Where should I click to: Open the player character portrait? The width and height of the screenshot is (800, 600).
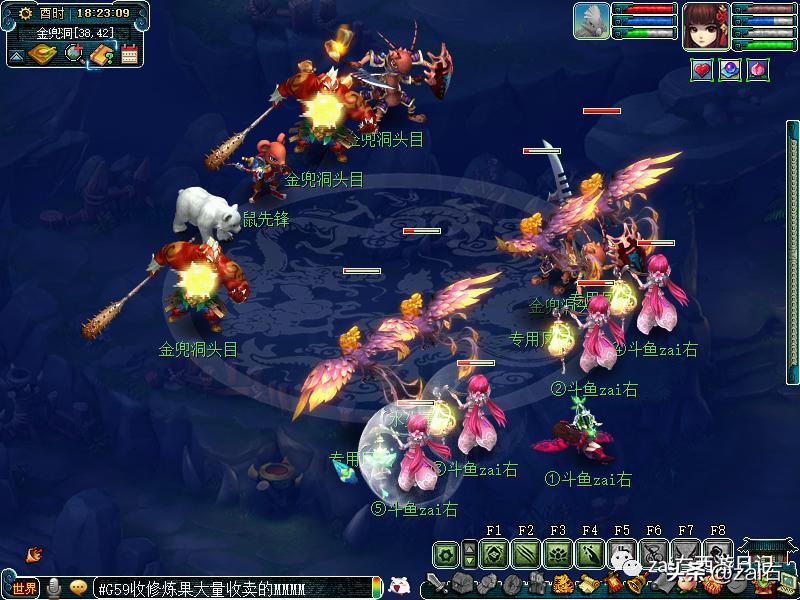706,24
